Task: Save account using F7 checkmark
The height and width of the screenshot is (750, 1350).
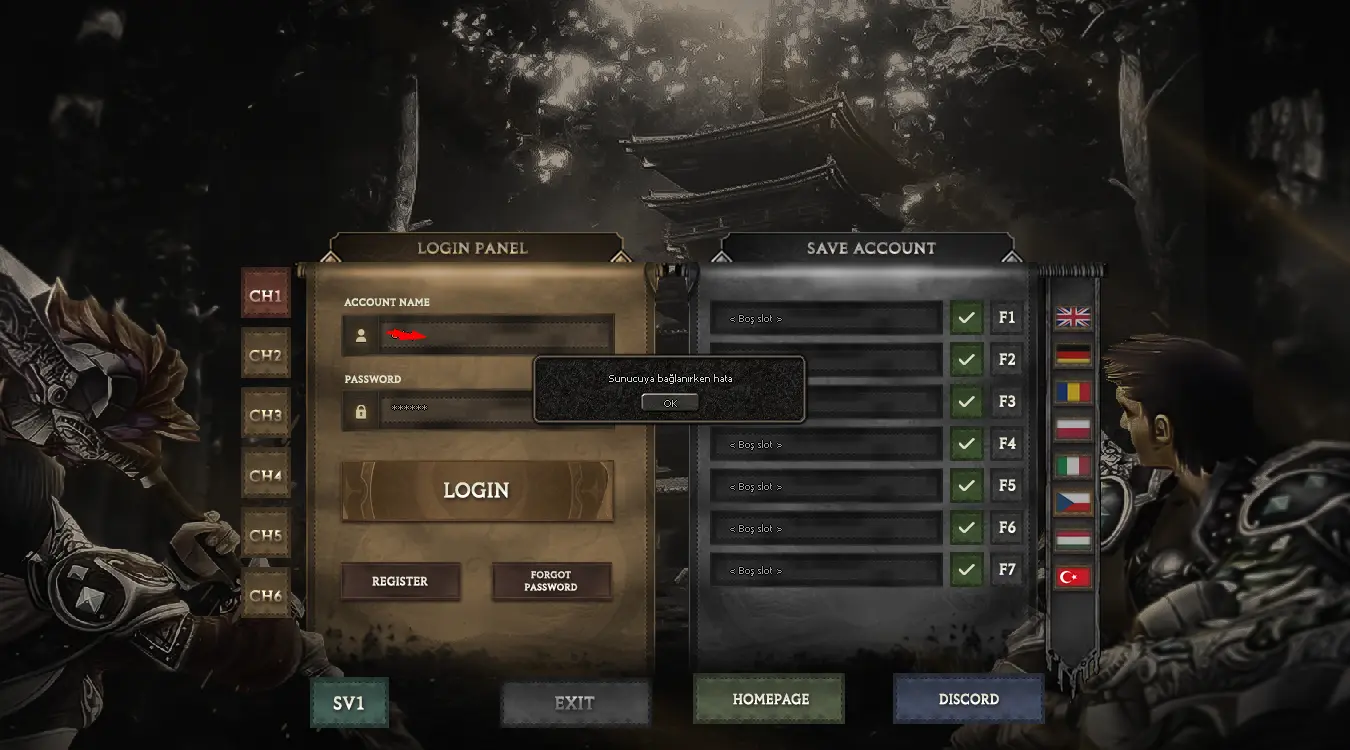Action: [x=966, y=570]
